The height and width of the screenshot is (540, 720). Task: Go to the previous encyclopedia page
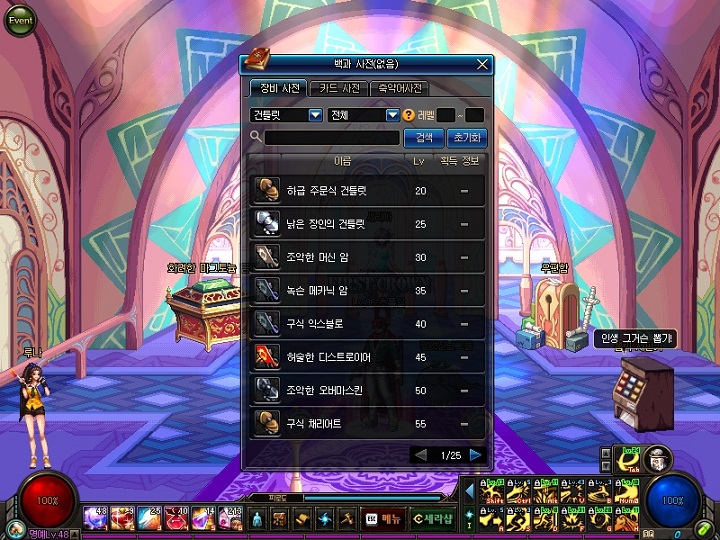(421, 455)
